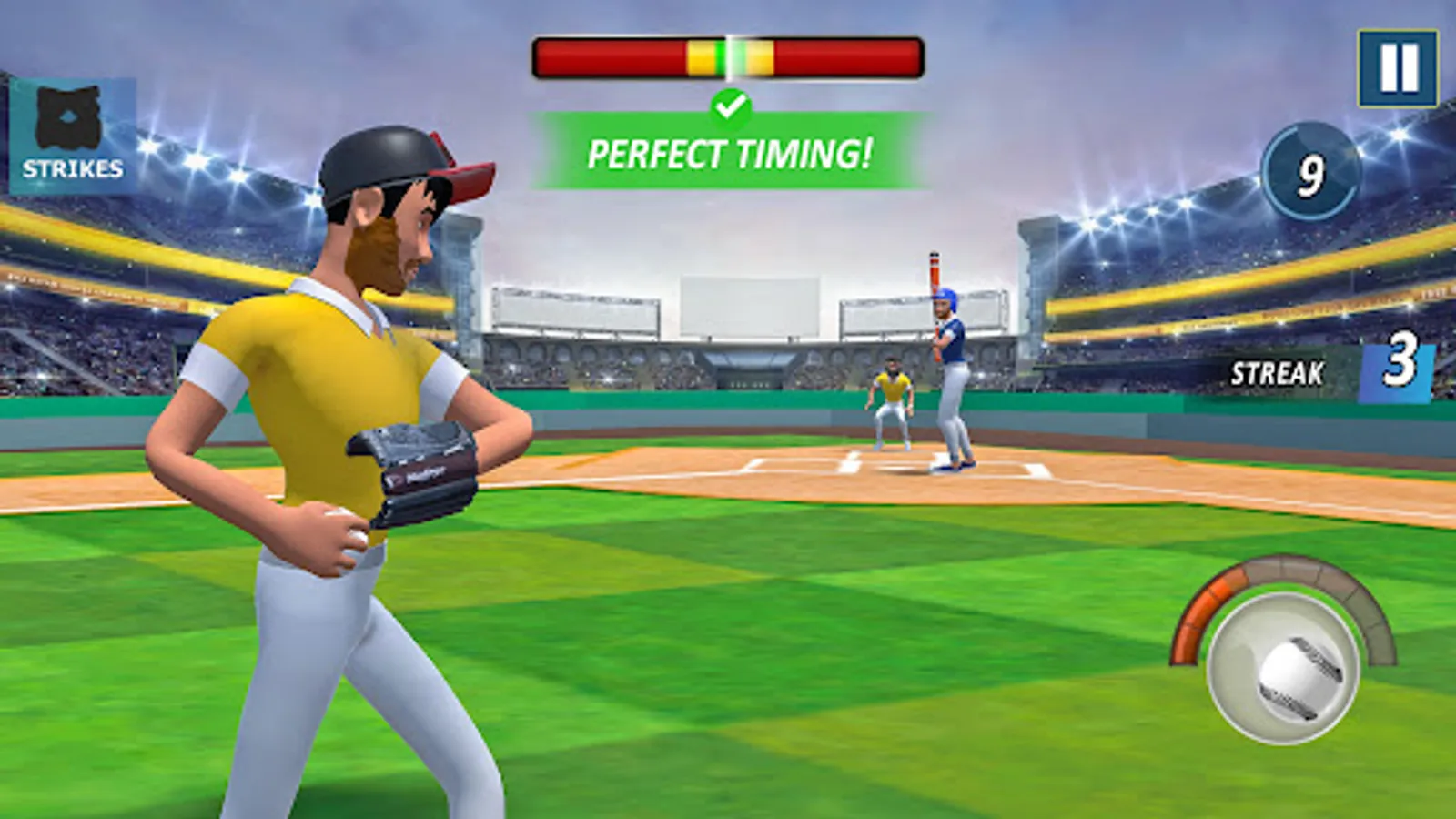The image size is (1456, 819).
Task: Tap the red left half of the timing bar
Action: point(610,56)
